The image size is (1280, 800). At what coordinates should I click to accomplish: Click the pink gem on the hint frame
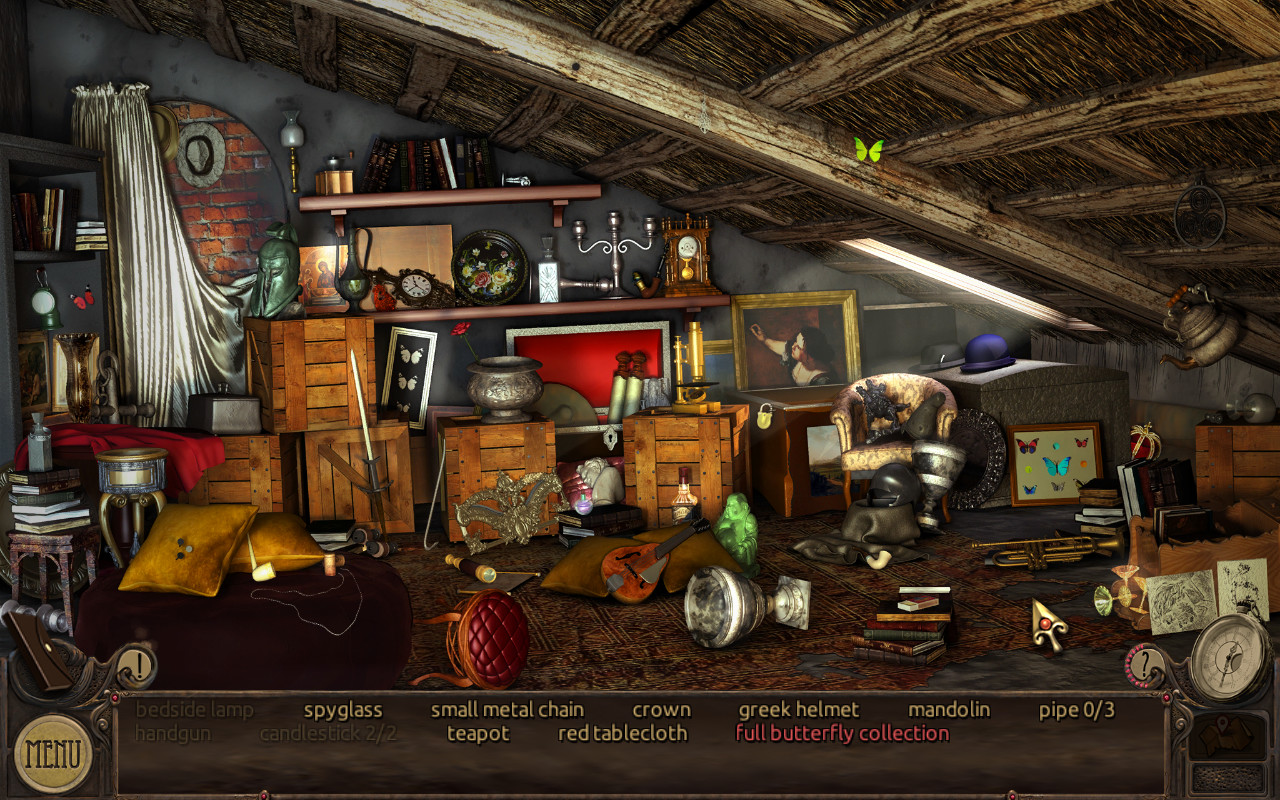coord(1168,699)
